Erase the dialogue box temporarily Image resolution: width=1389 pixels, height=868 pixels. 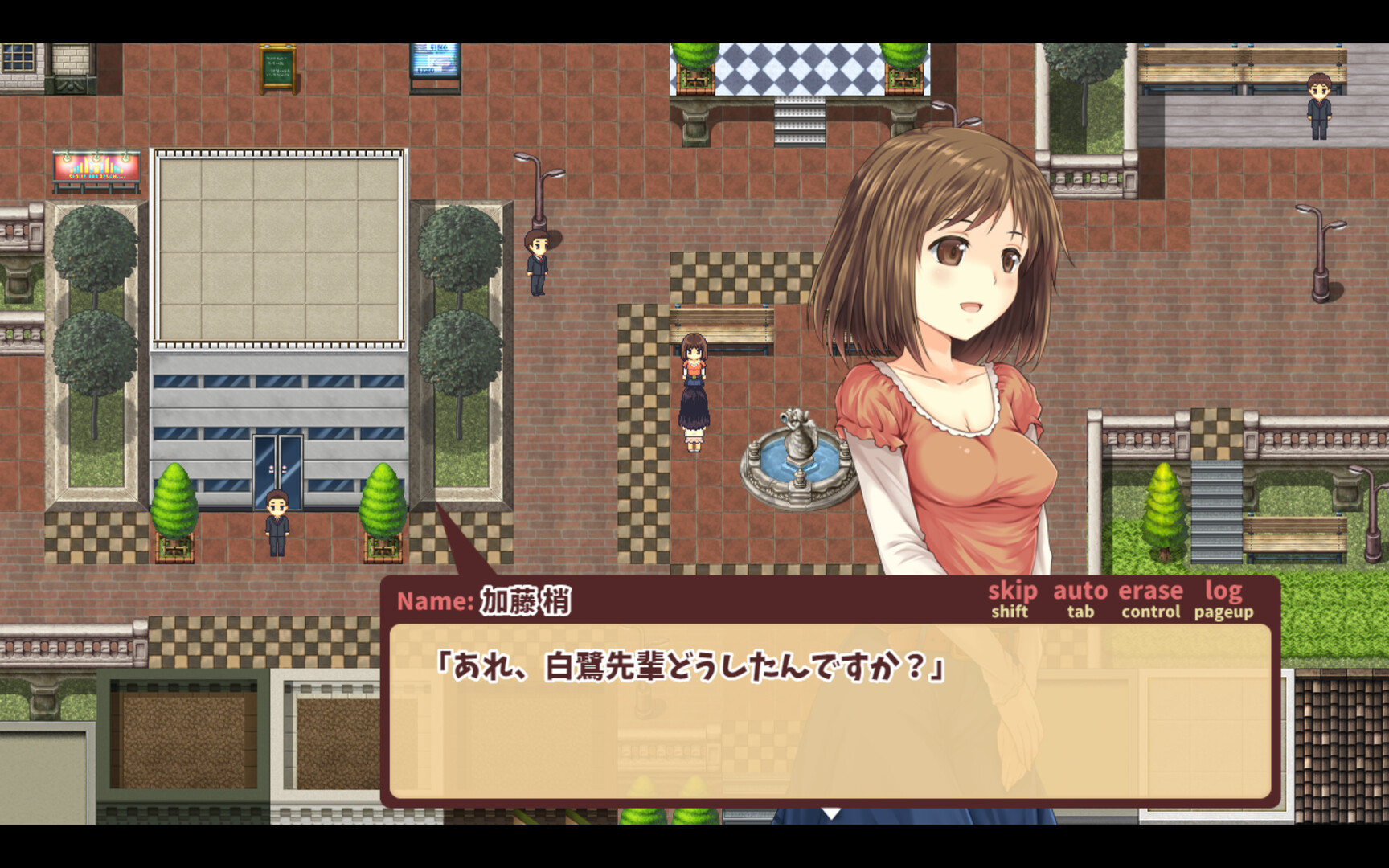[x=1152, y=591]
